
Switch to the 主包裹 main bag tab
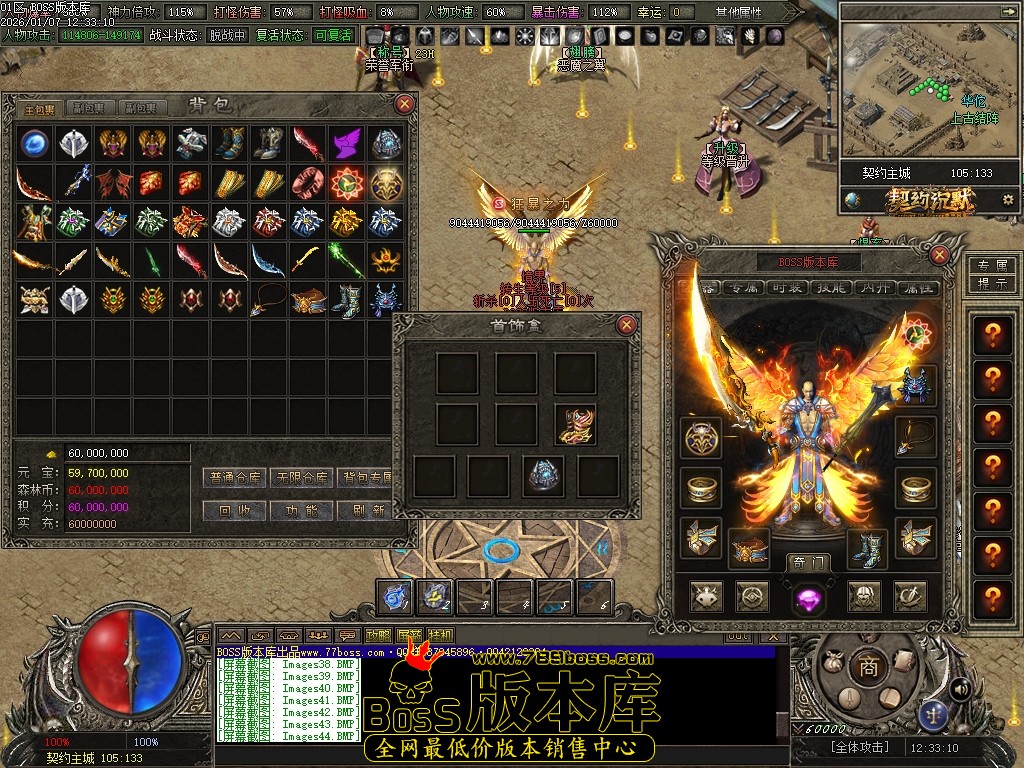(x=39, y=108)
